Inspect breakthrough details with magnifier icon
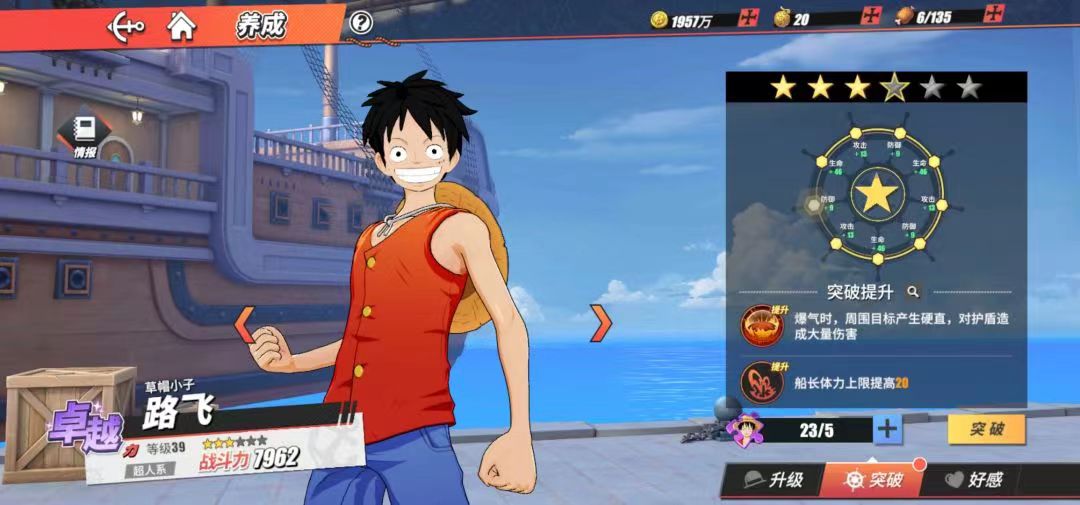Viewport: 1080px width, 505px height. click(x=913, y=292)
